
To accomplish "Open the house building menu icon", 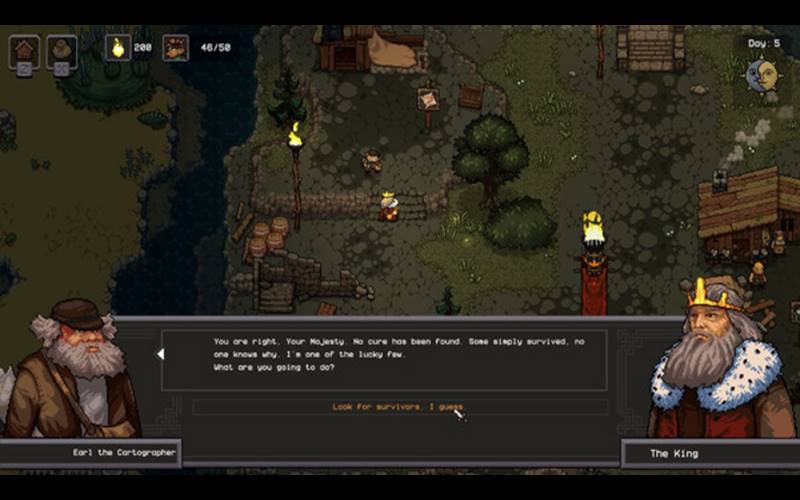I will click(24, 50).
